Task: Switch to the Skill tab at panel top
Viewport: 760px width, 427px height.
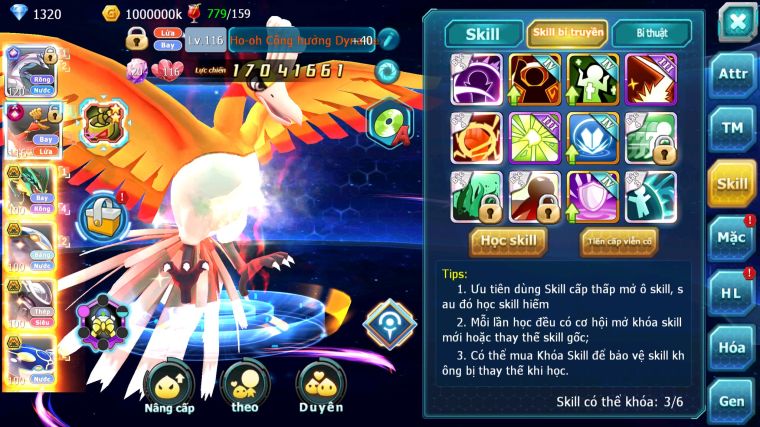Action: [485, 33]
